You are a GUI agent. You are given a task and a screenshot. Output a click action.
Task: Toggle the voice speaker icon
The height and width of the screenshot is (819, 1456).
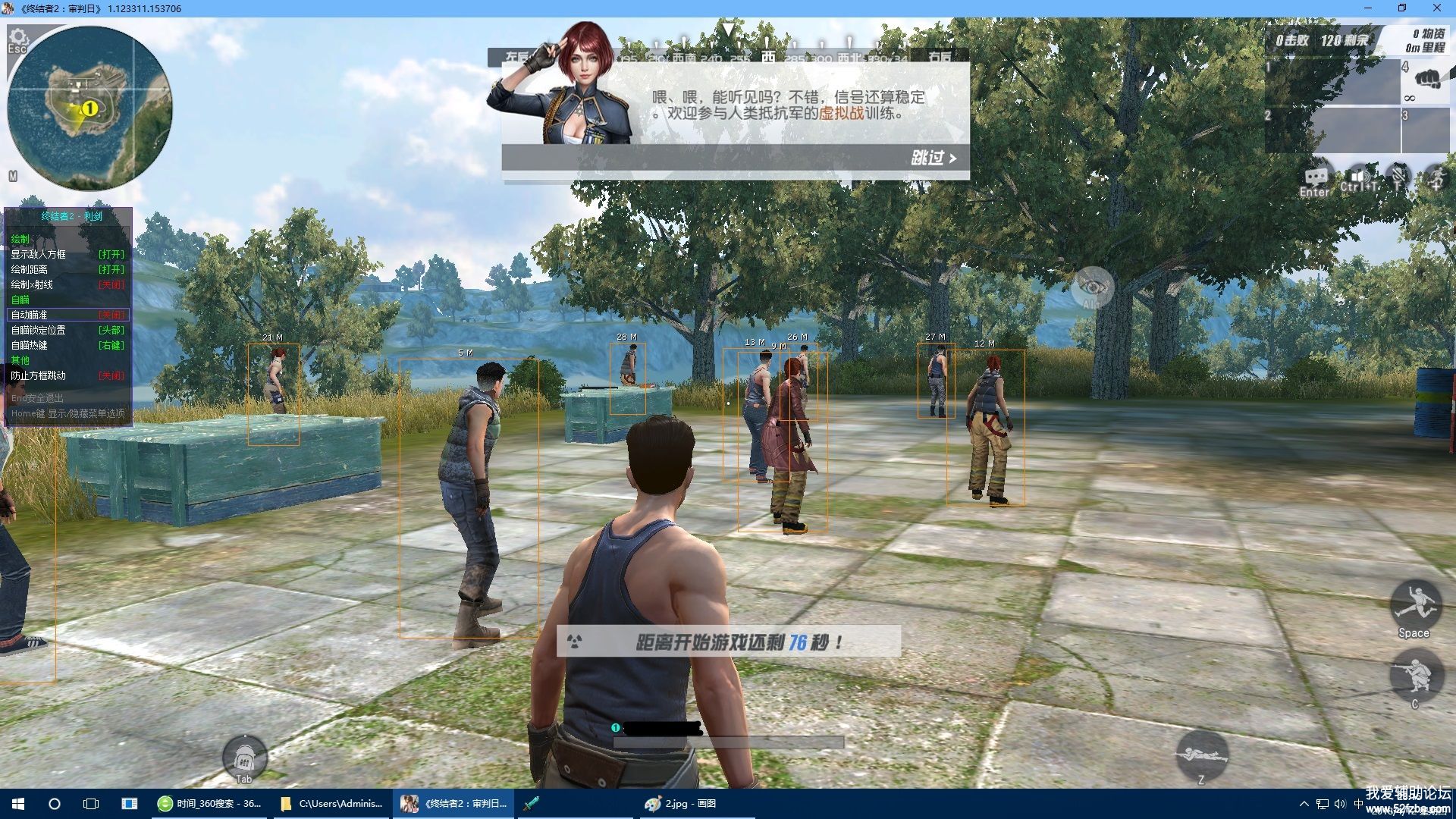(1358, 177)
